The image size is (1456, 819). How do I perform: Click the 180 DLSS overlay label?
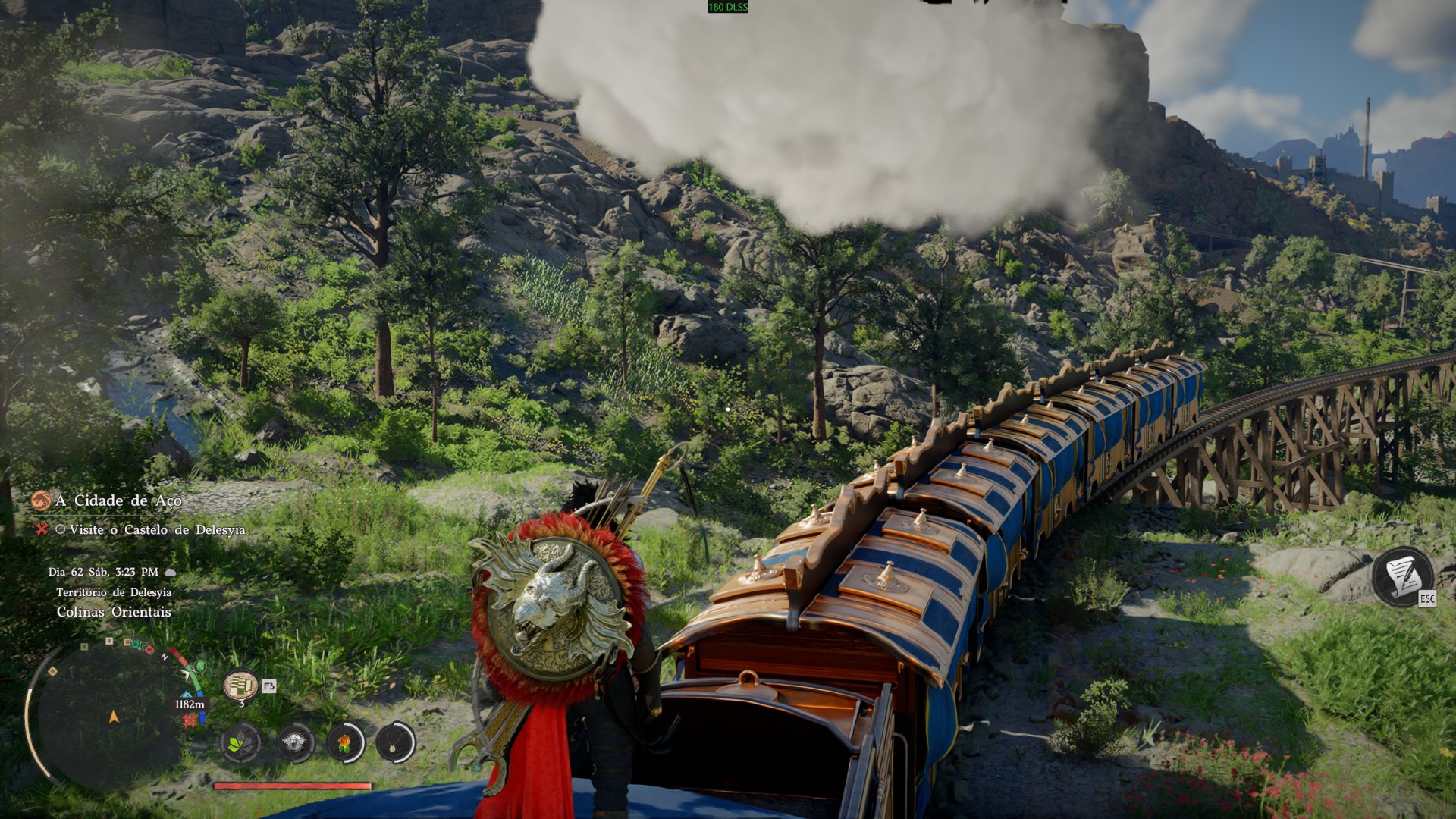point(727,7)
